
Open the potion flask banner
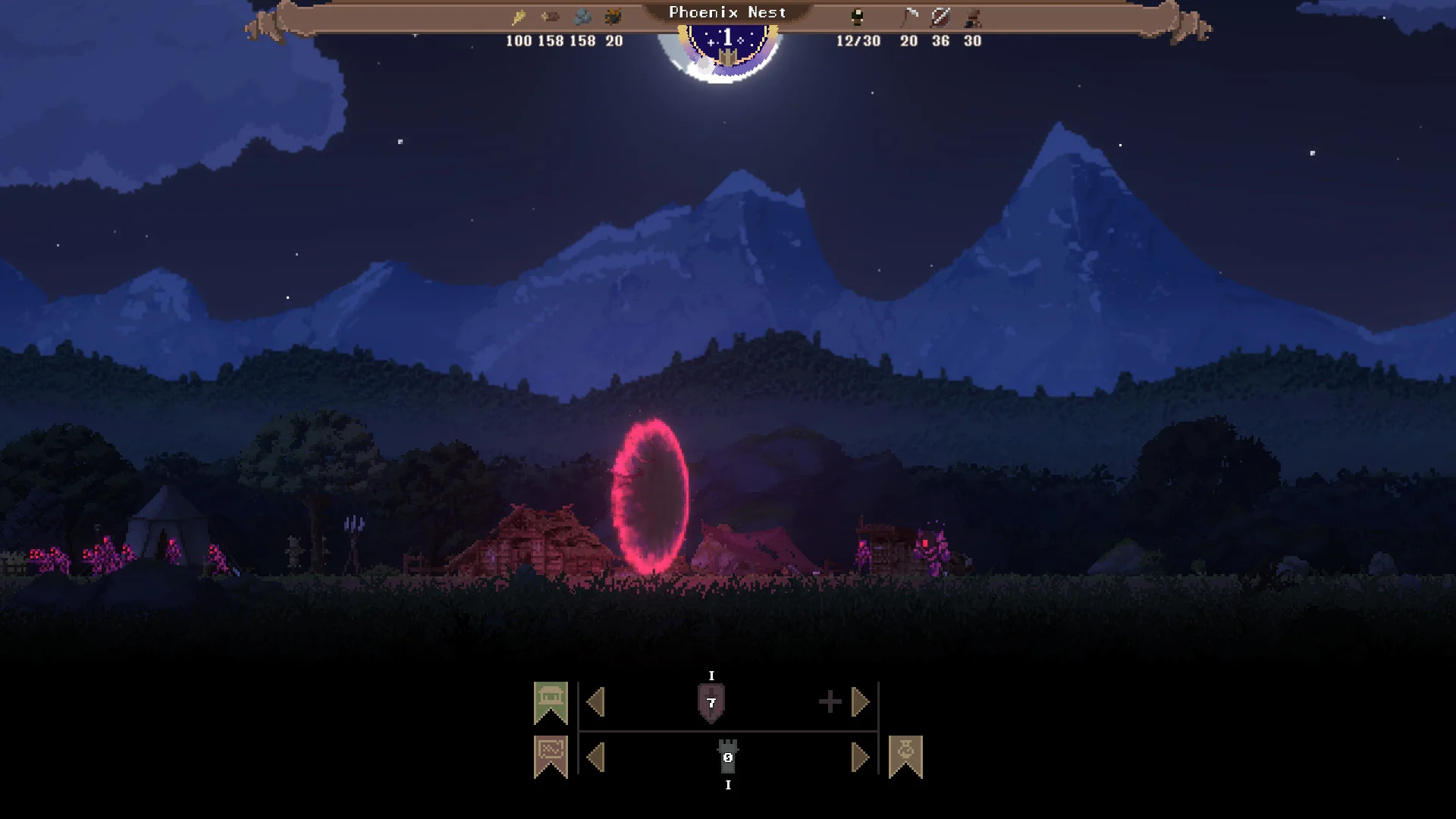point(905,756)
